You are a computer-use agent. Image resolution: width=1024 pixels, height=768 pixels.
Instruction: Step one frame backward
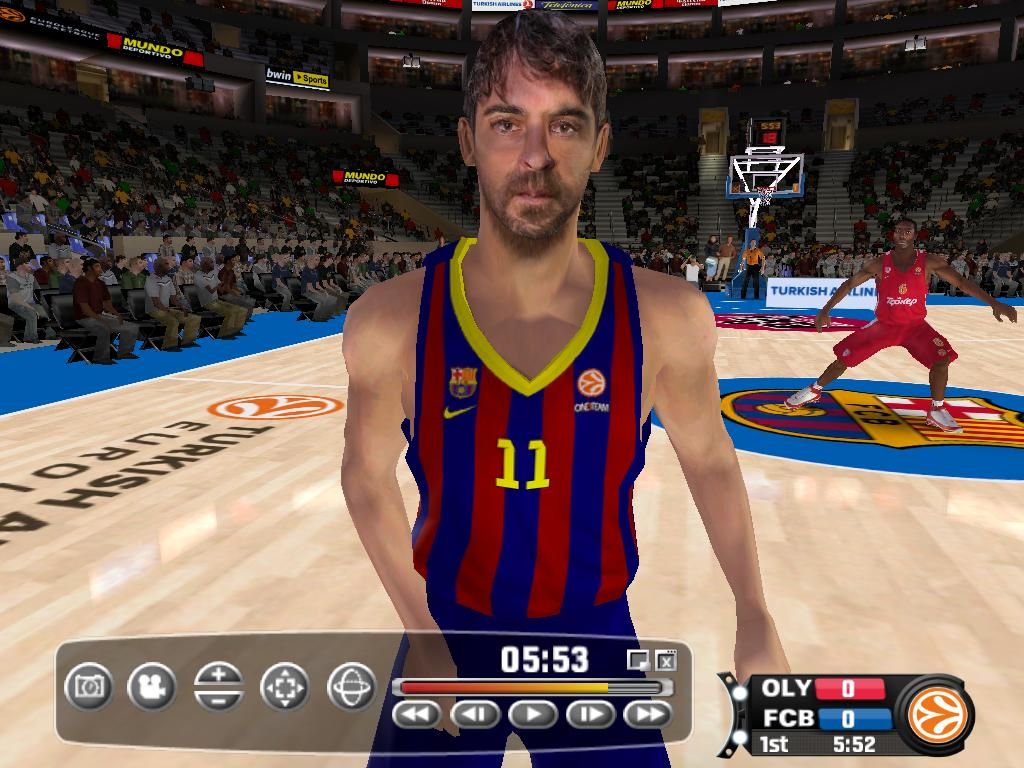coord(475,714)
